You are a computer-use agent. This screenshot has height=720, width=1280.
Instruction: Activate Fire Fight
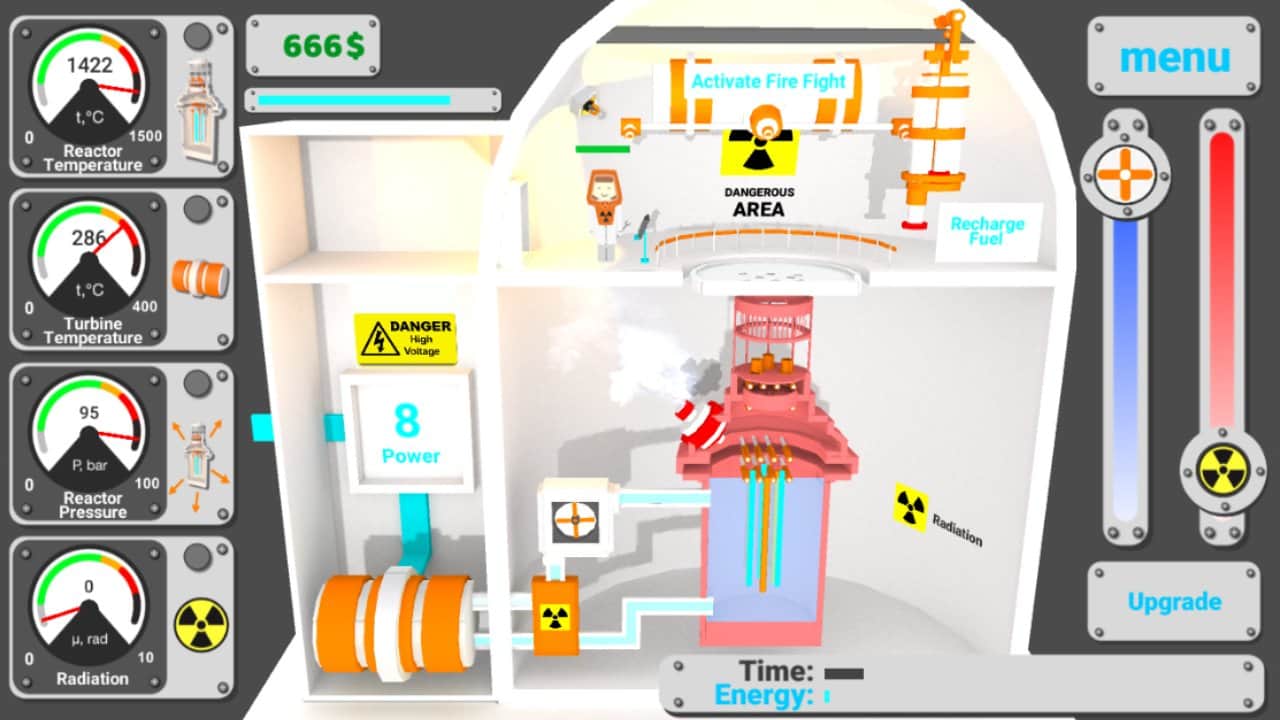point(766,82)
